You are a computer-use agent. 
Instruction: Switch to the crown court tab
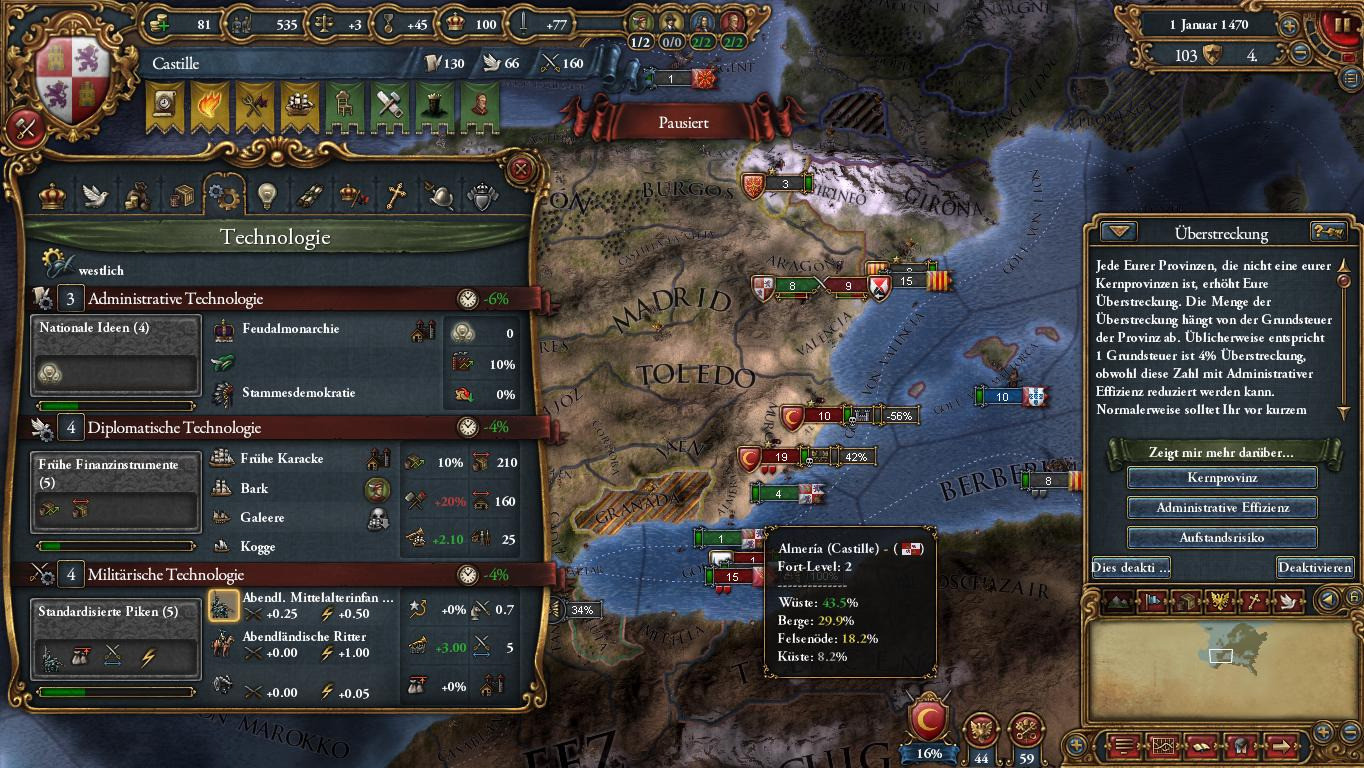click(x=52, y=196)
